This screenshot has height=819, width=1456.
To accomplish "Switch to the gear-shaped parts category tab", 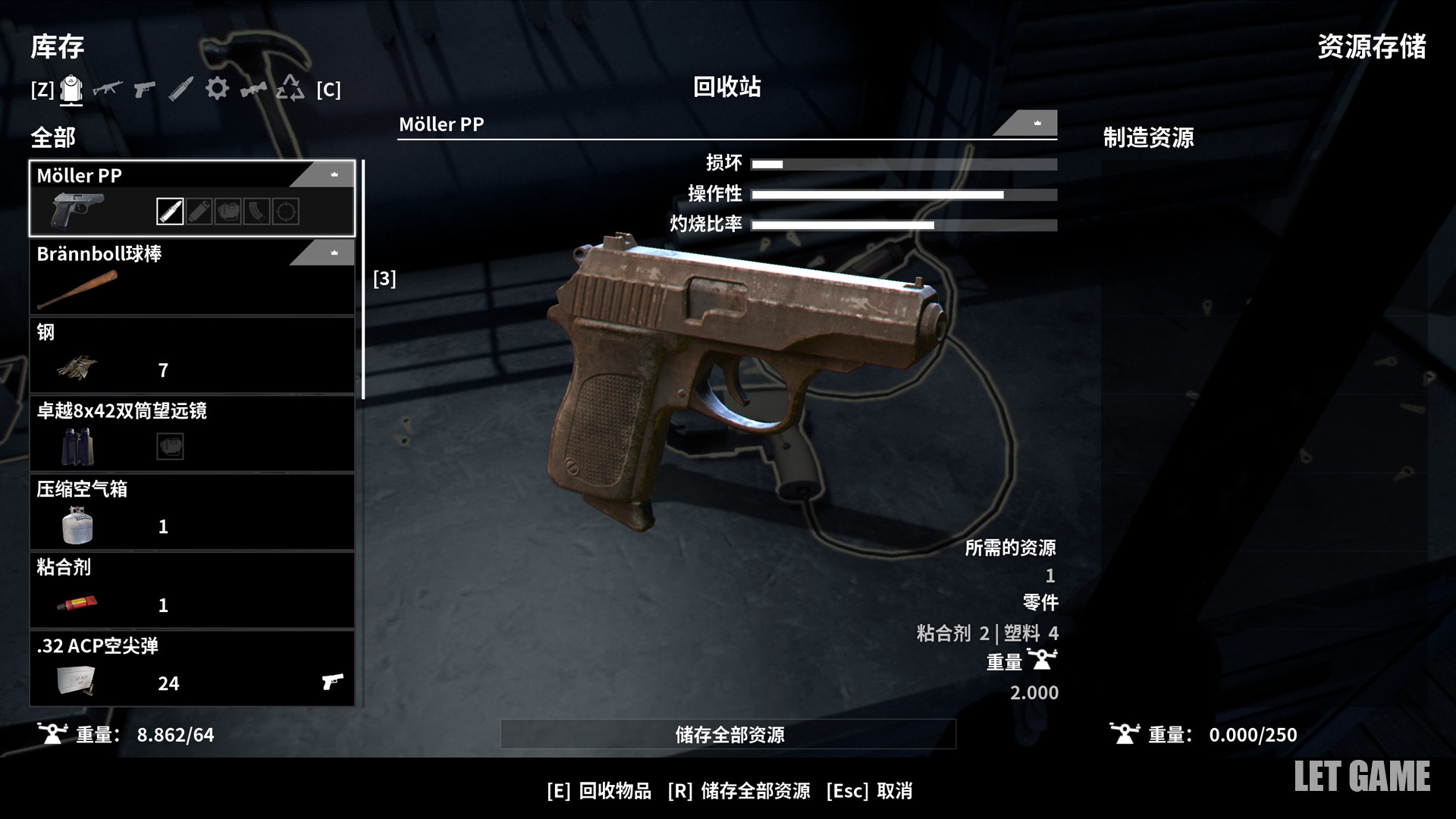I will pyautogui.click(x=217, y=89).
